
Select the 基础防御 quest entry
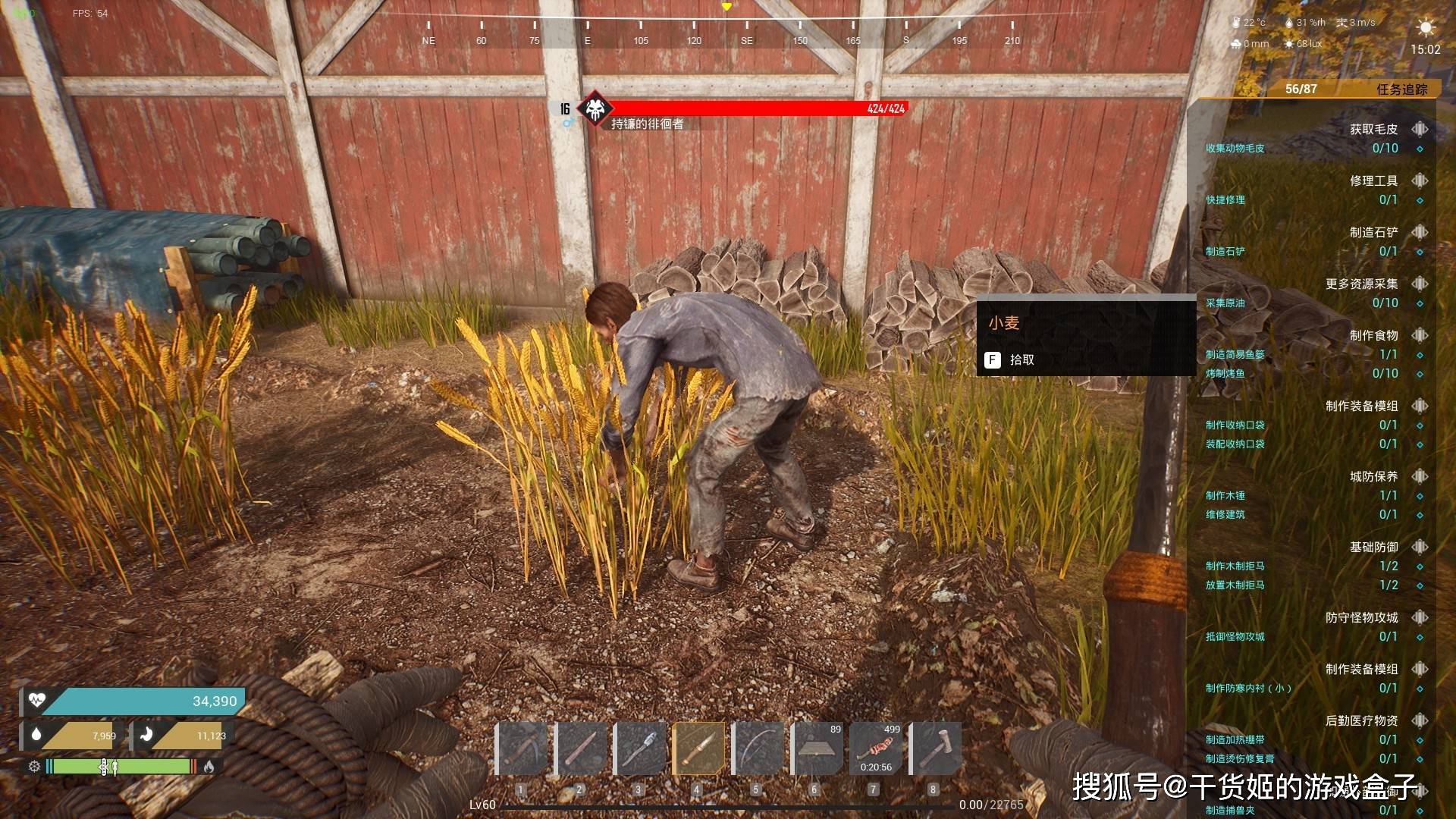click(x=1373, y=548)
